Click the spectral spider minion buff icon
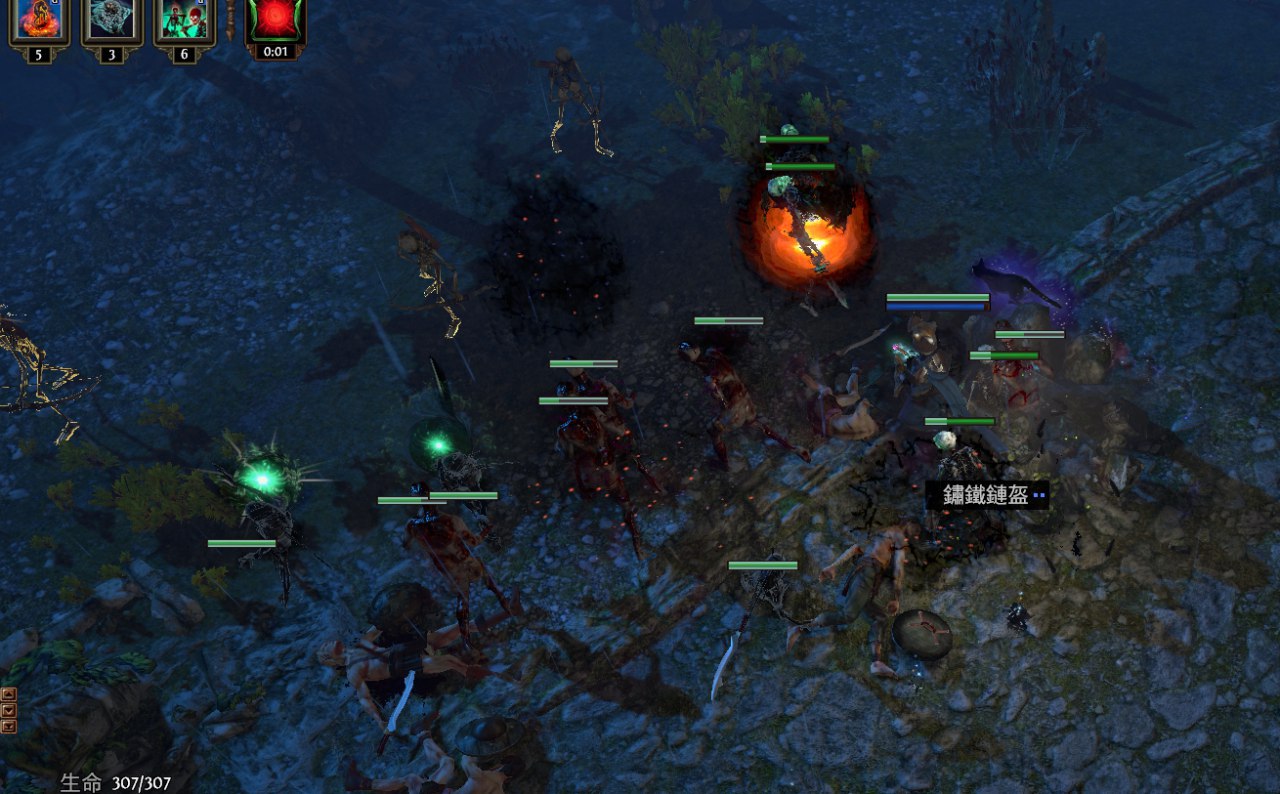 click(x=112, y=22)
